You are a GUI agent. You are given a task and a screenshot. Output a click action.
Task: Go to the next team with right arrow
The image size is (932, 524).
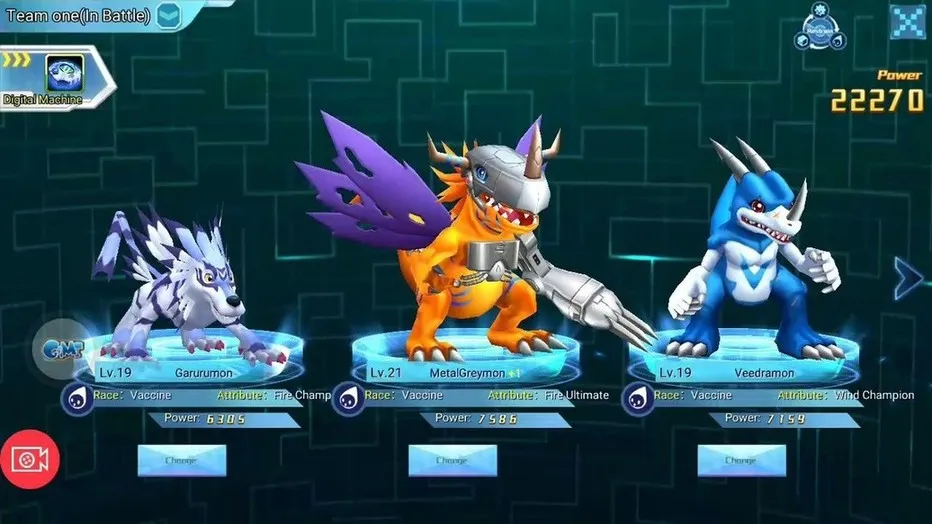pyautogui.click(x=908, y=278)
